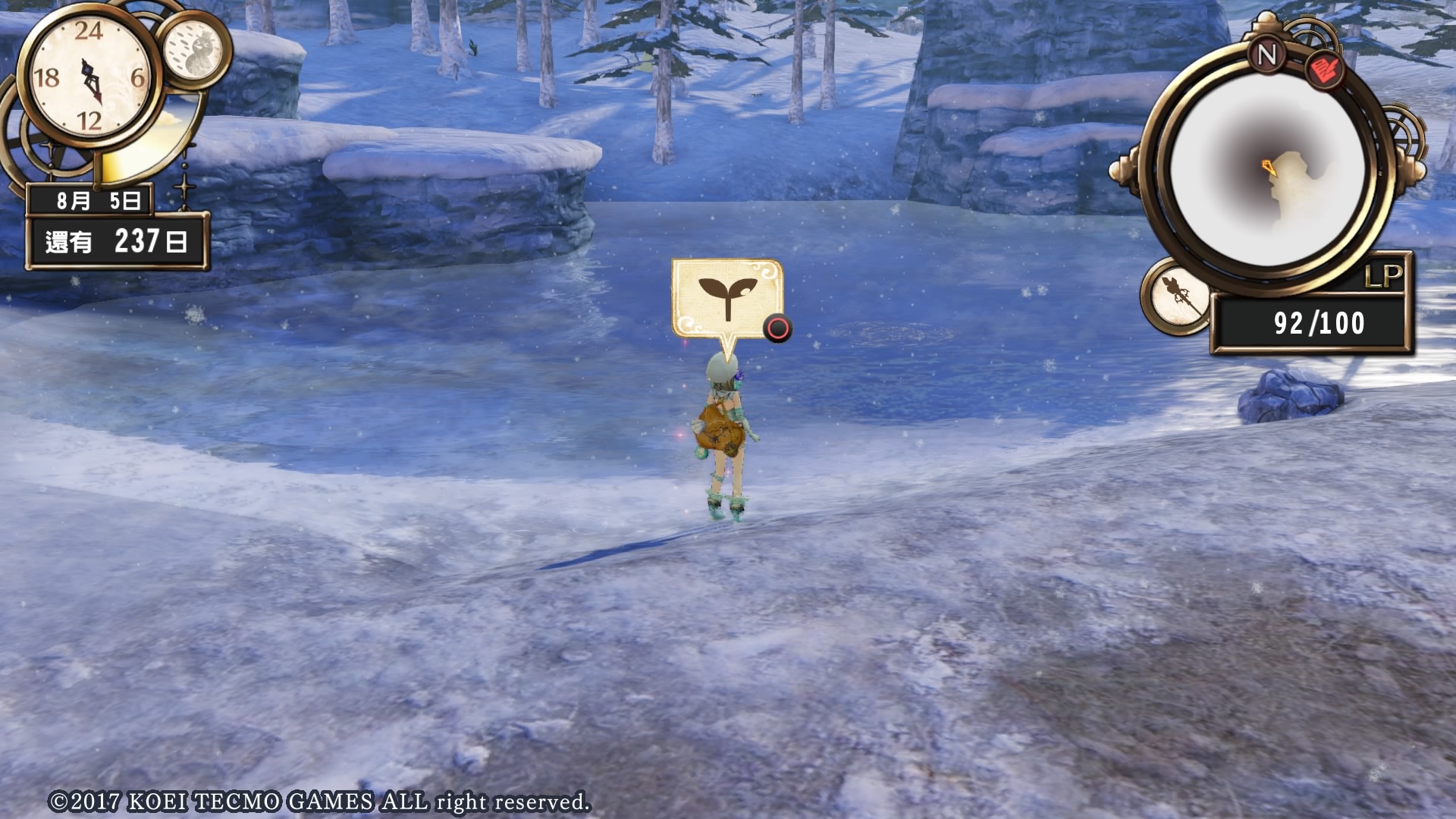Click the analog clock dial
This screenshot has height=819, width=1456.
(89, 77)
